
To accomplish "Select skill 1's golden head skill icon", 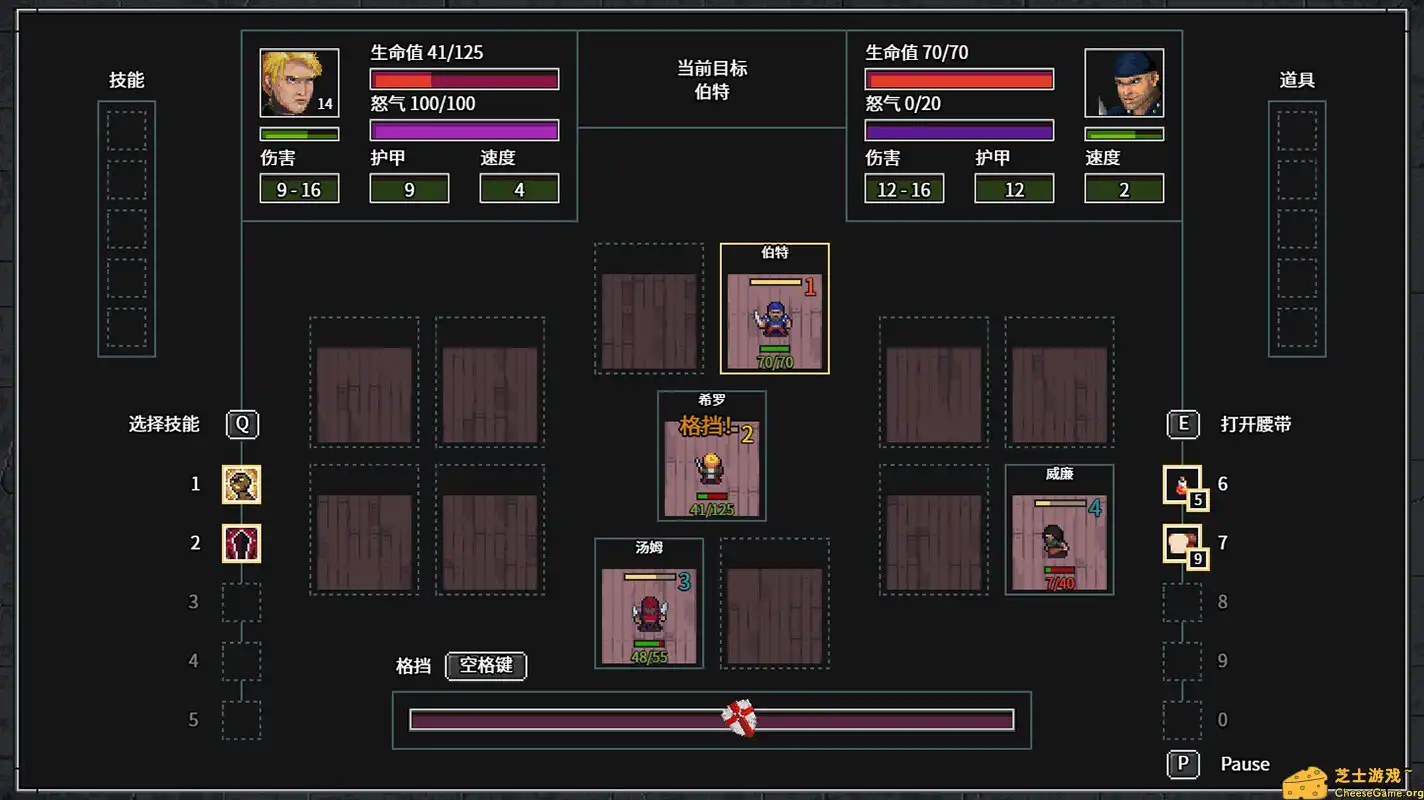I will (x=241, y=484).
